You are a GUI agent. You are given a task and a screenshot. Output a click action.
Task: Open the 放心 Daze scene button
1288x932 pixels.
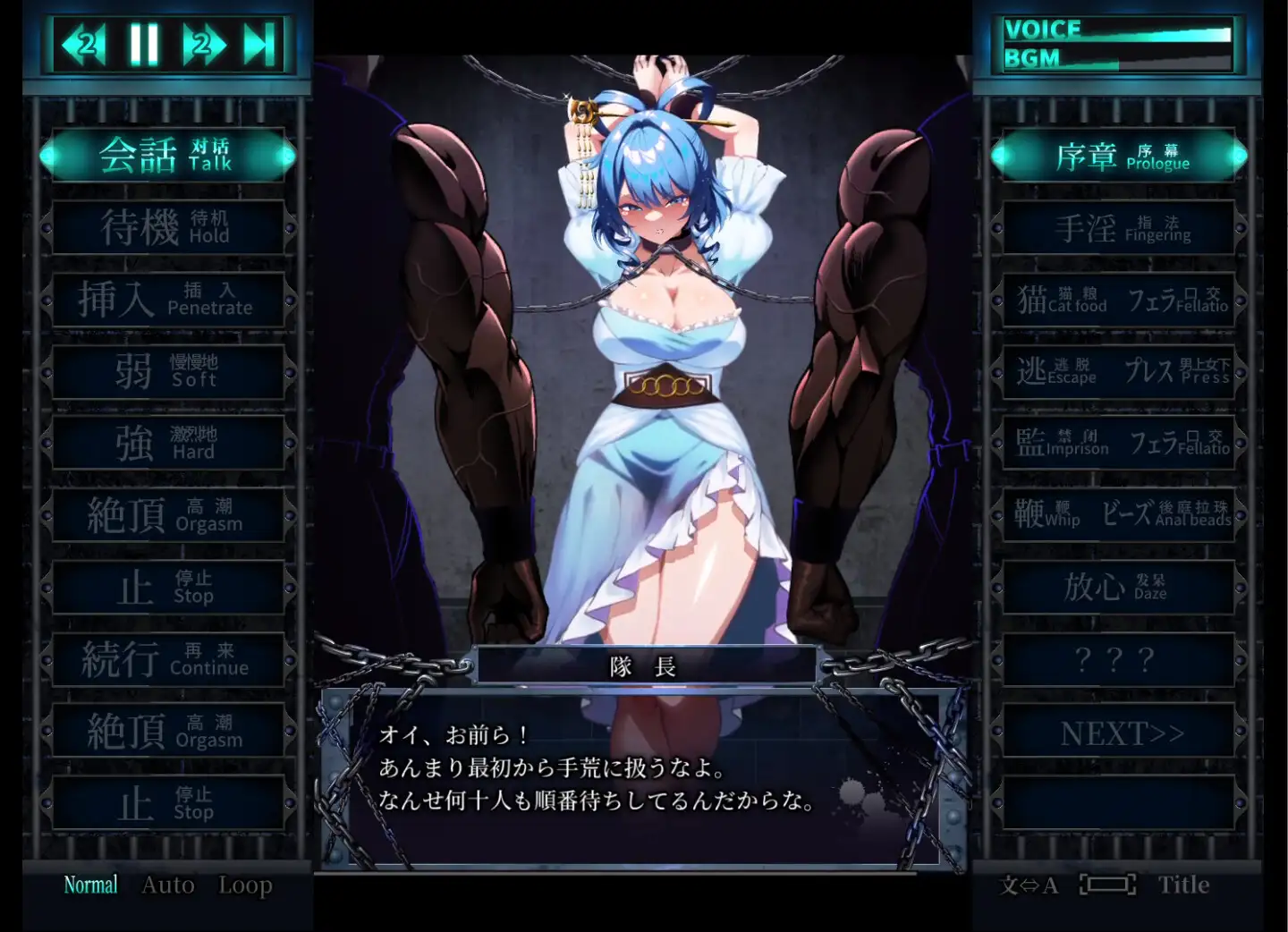tap(1117, 588)
